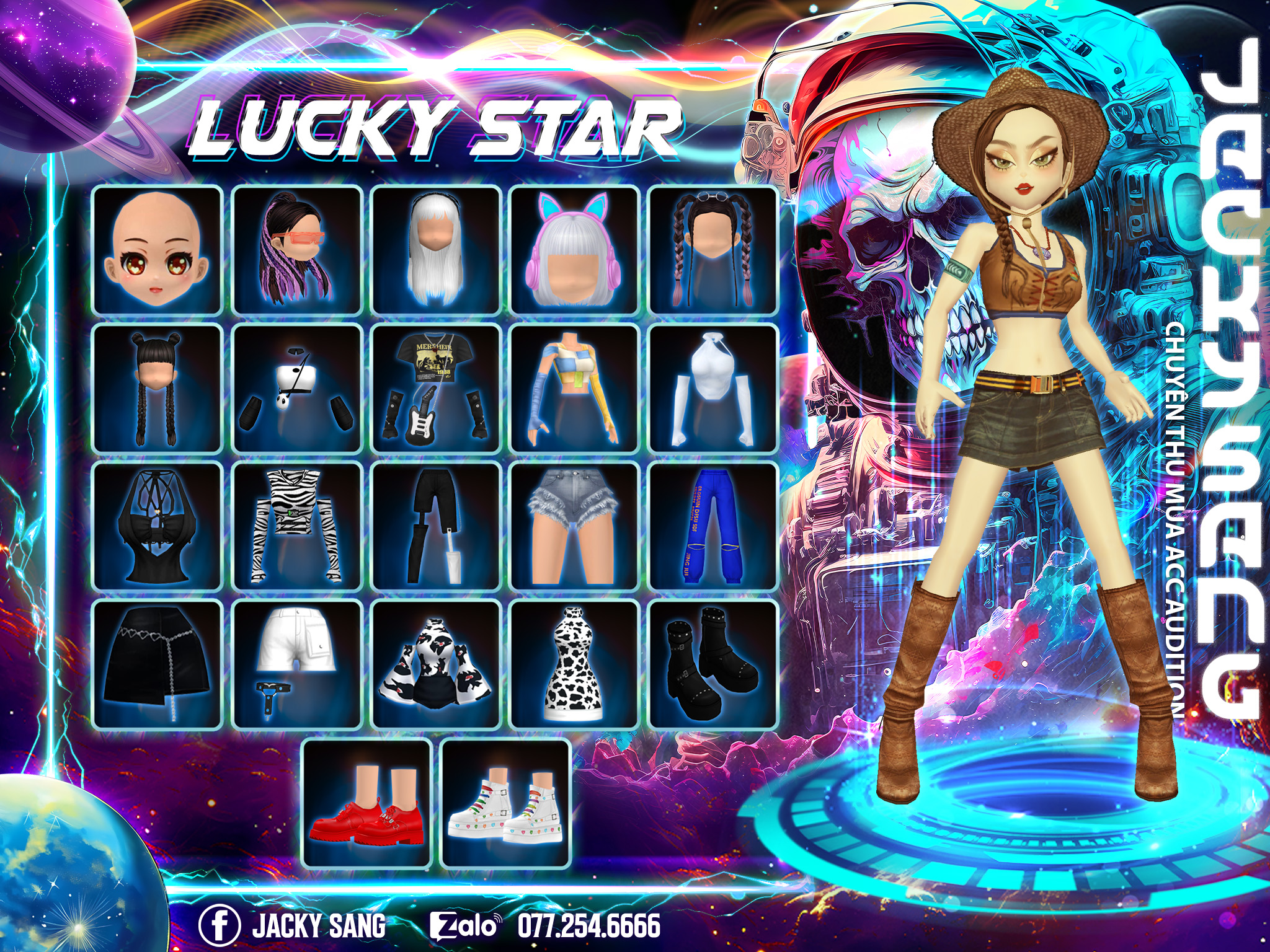
Task: Choose the purple braided hair with orange glasses
Action: coord(296,250)
